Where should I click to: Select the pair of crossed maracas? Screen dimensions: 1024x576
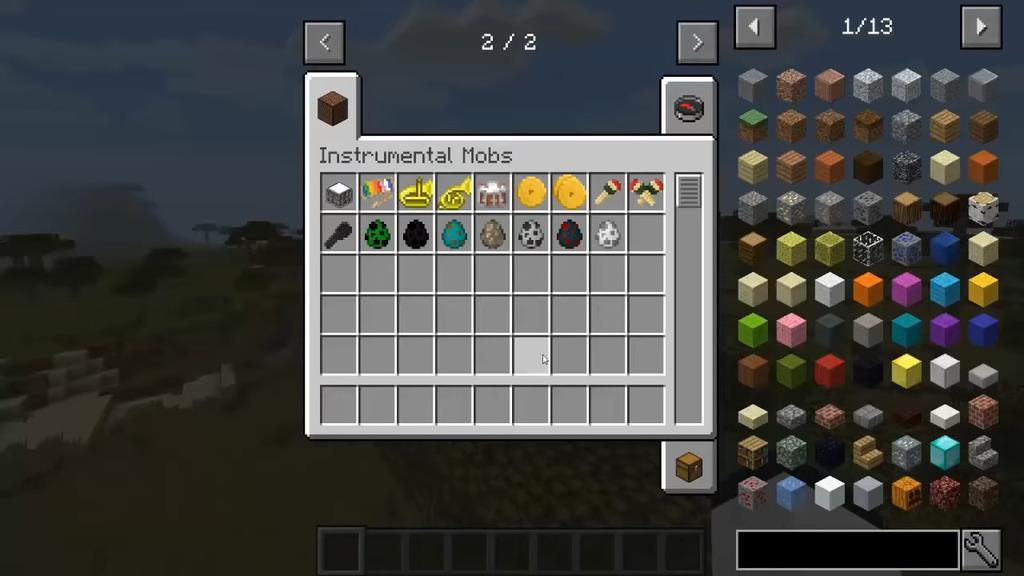(645, 193)
